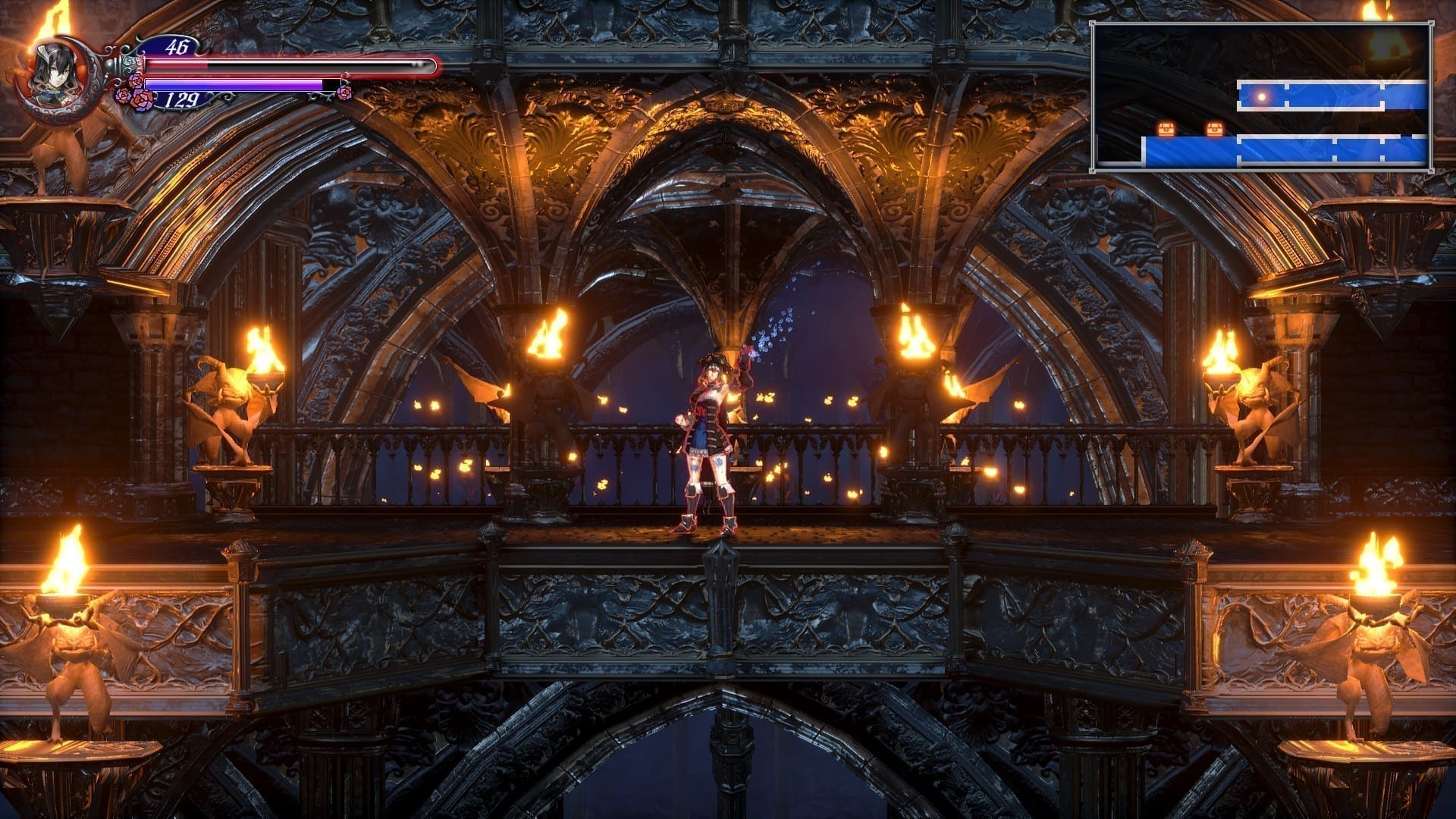Viewport: 1456px width, 819px height.
Task: Select the glowing player position marker on minimap
Action: (1262, 96)
